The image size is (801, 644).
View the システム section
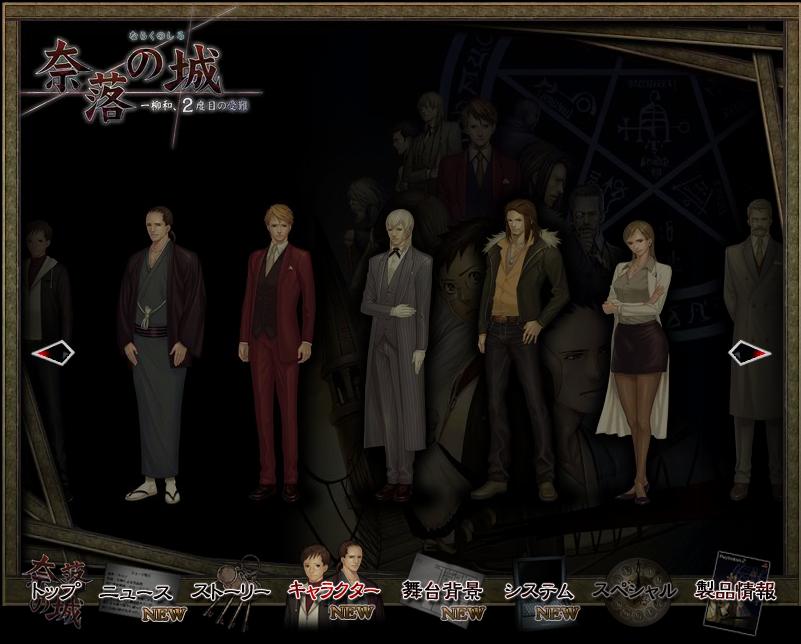[540, 591]
